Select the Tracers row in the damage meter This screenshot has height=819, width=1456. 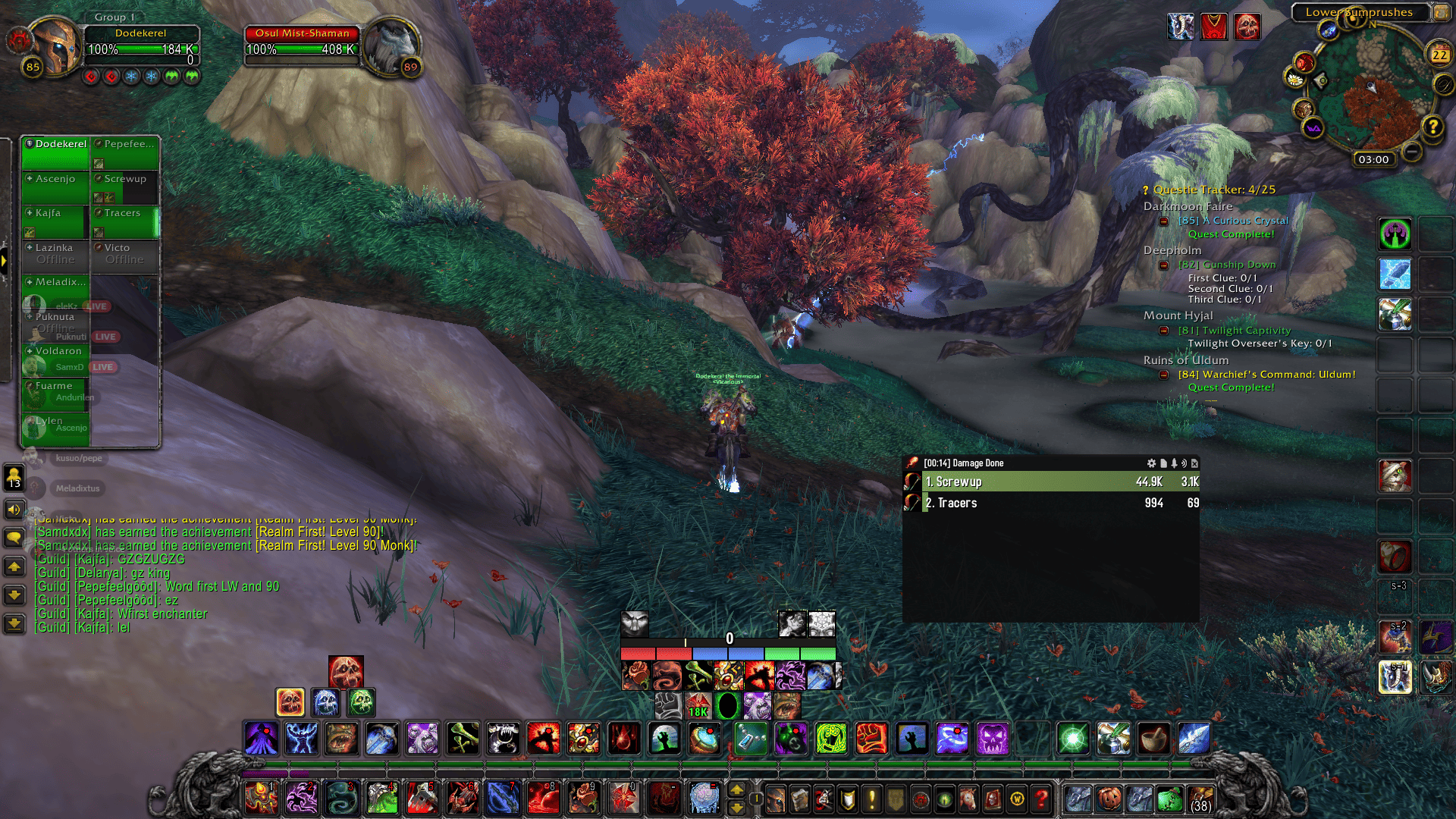1060,503
